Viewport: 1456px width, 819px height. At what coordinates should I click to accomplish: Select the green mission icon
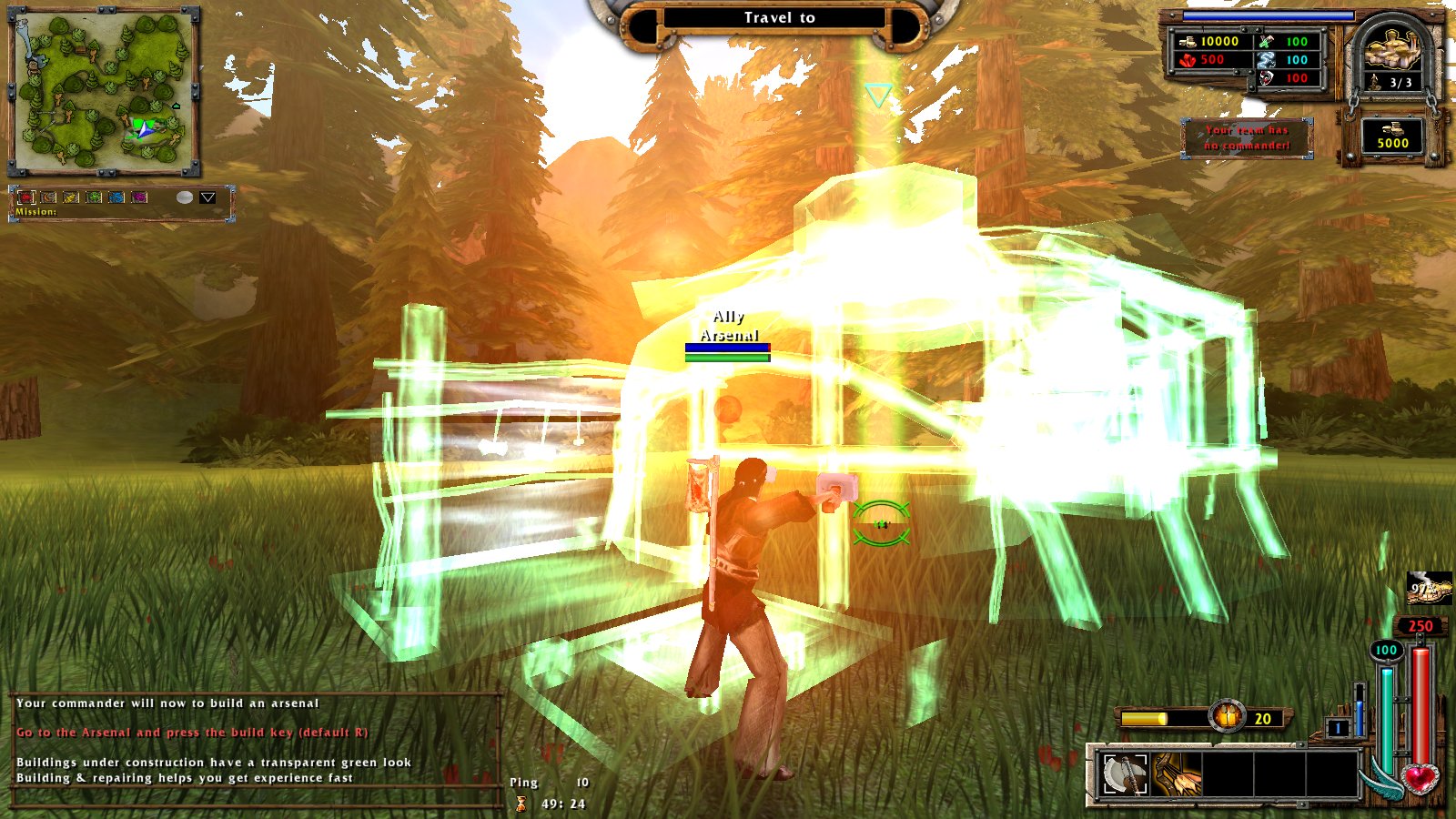pos(94,197)
